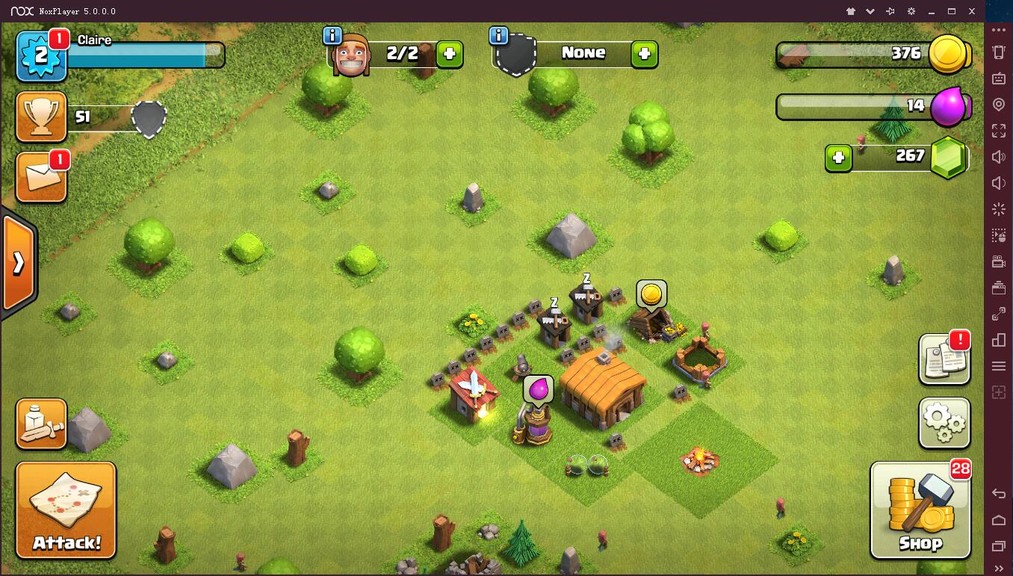This screenshot has height=576, width=1013.
Task: Expand the orange side arrow panel
Action: [18, 263]
